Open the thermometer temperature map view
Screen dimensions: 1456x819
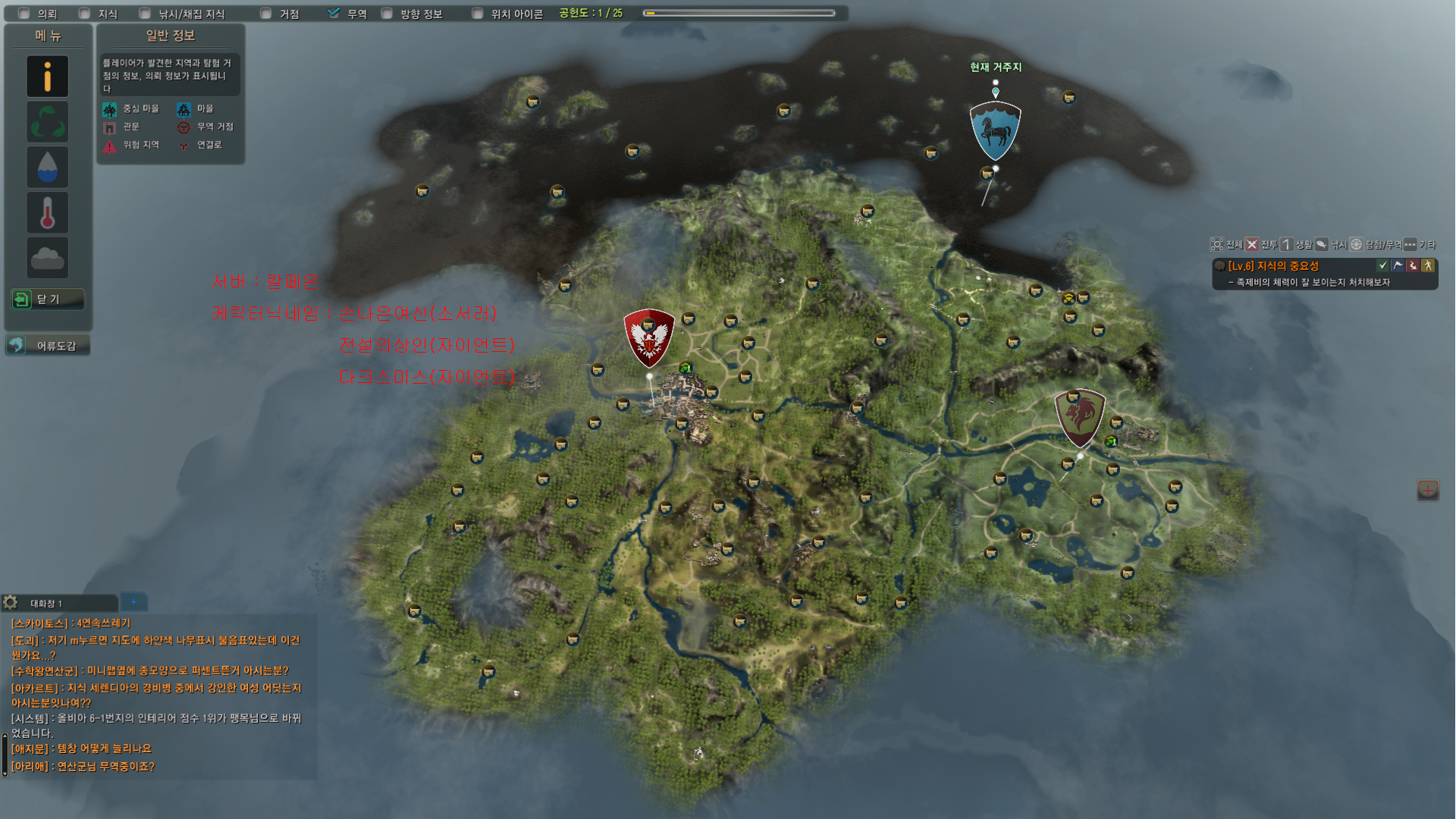[48, 212]
